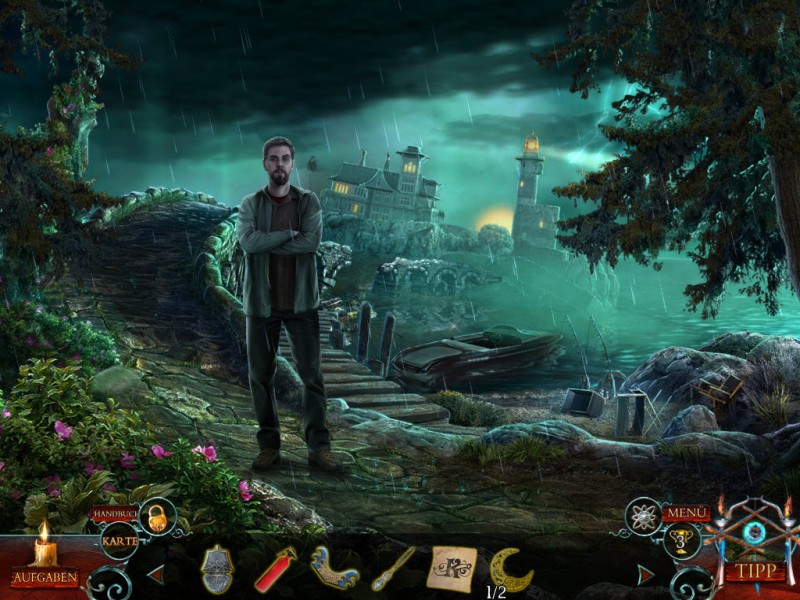Select the silver shield amulet in inventory
The width and height of the screenshot is (800, 600).
point(217,570)
